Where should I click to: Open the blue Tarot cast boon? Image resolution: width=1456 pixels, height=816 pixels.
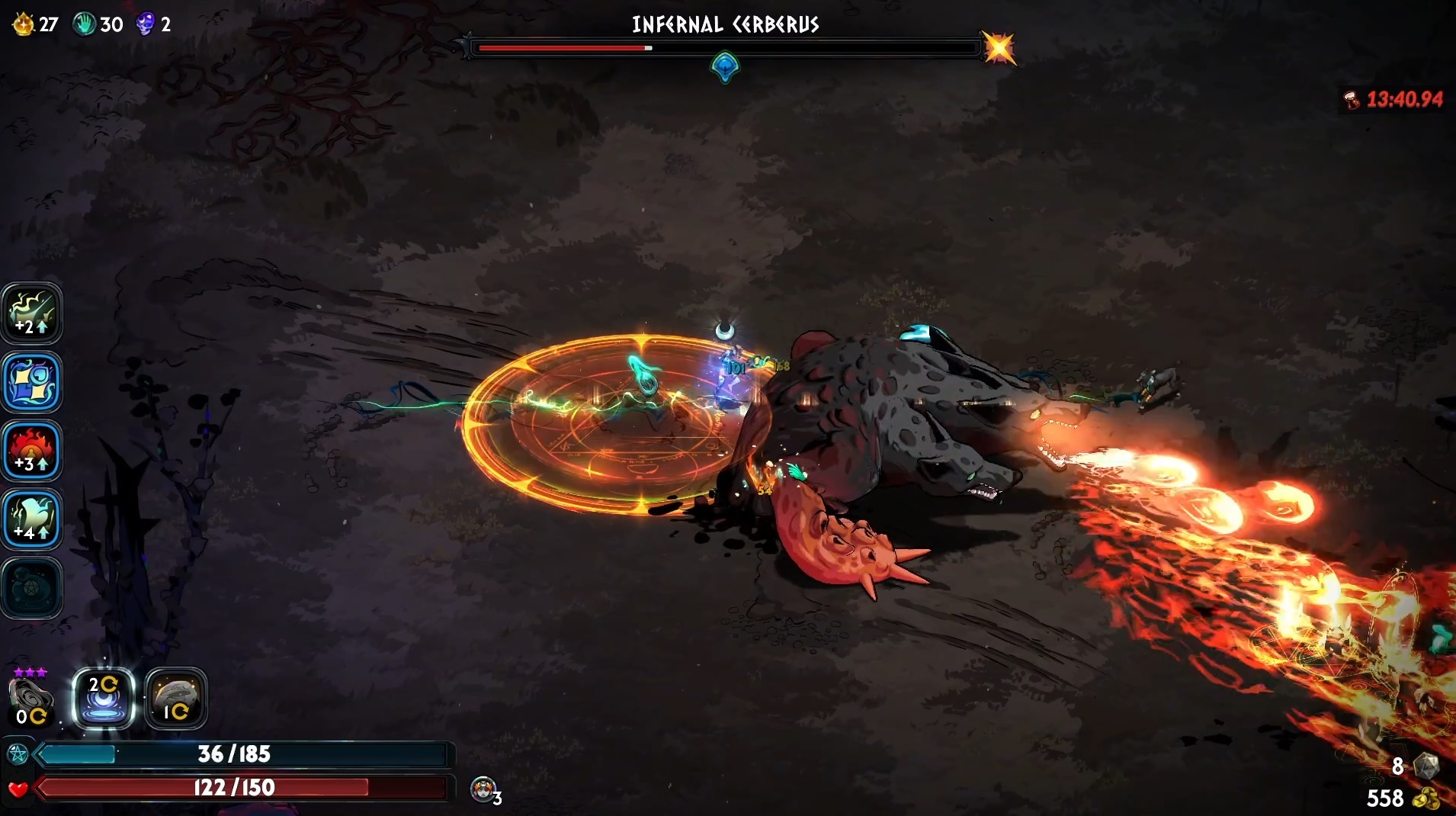point(32,383)
